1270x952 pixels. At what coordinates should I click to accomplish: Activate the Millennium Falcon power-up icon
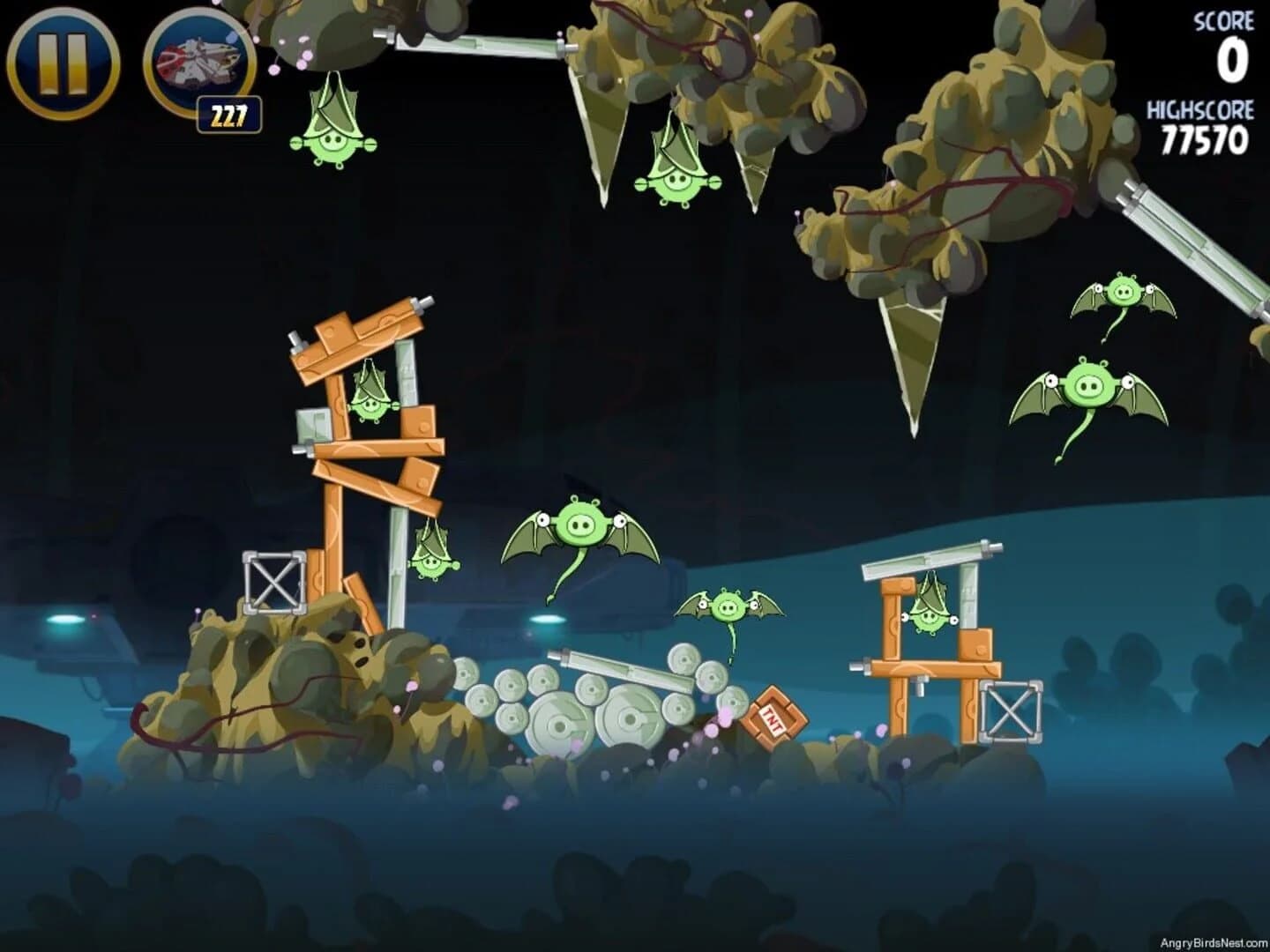click(196, 62)
